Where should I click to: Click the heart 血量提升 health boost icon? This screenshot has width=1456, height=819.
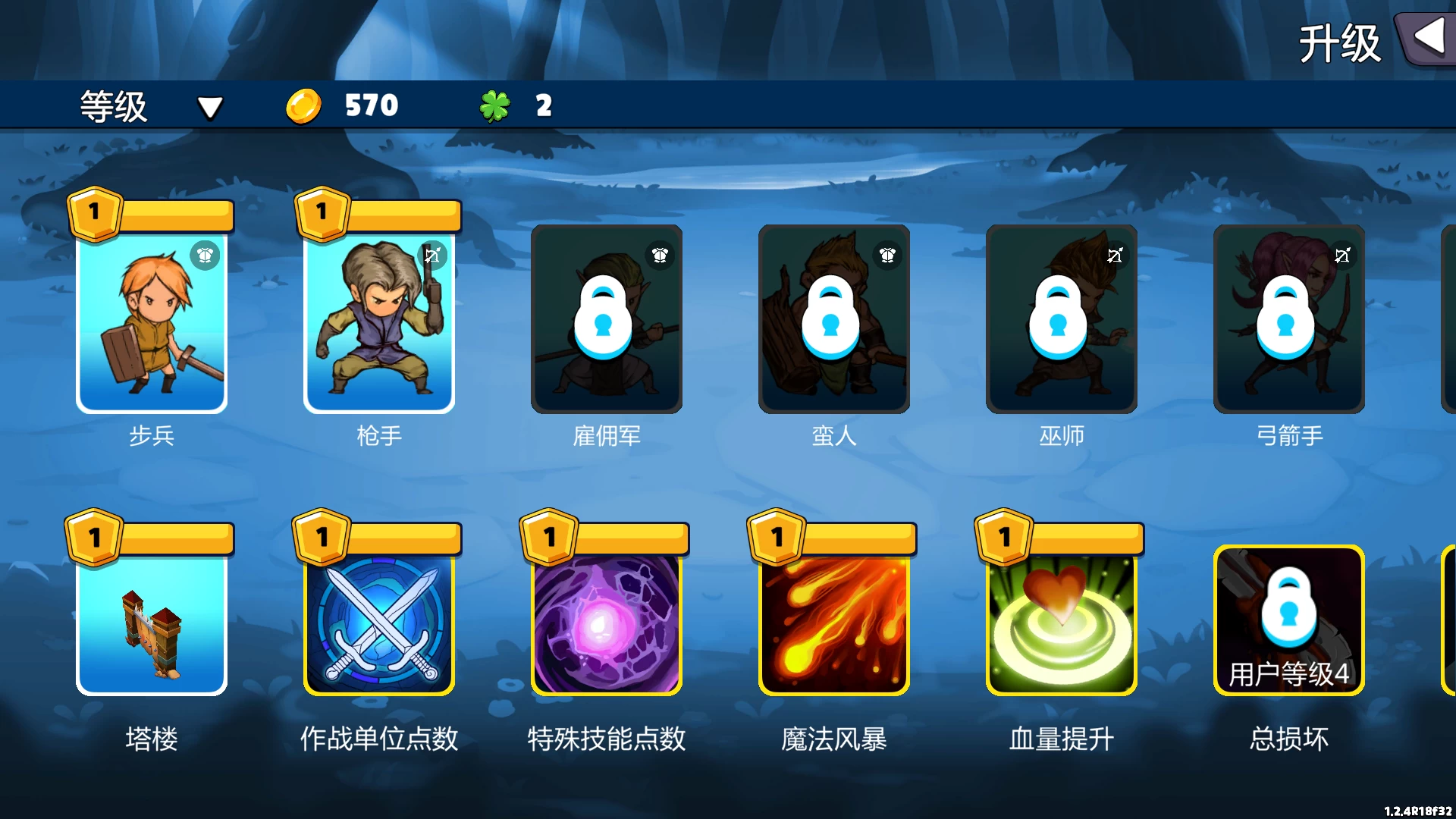pos(1061,622)
